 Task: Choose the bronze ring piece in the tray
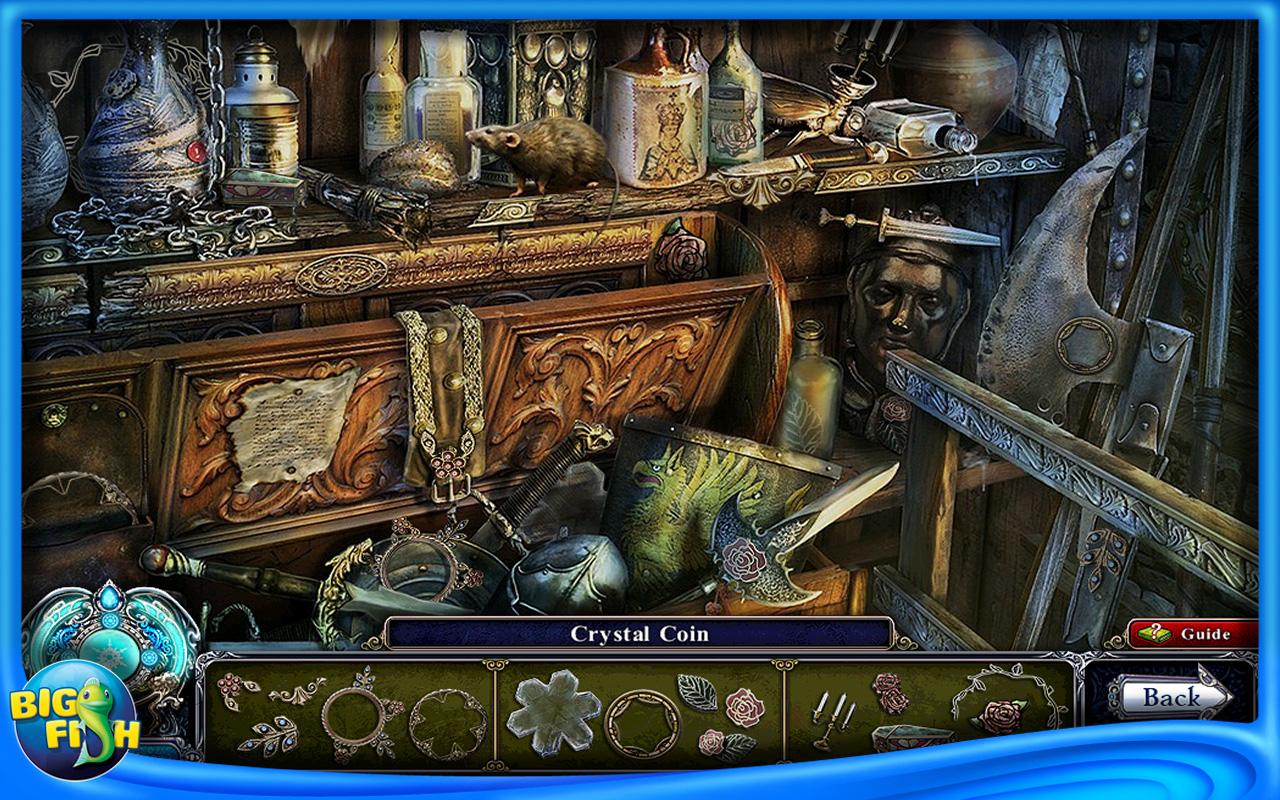point(642,724)
